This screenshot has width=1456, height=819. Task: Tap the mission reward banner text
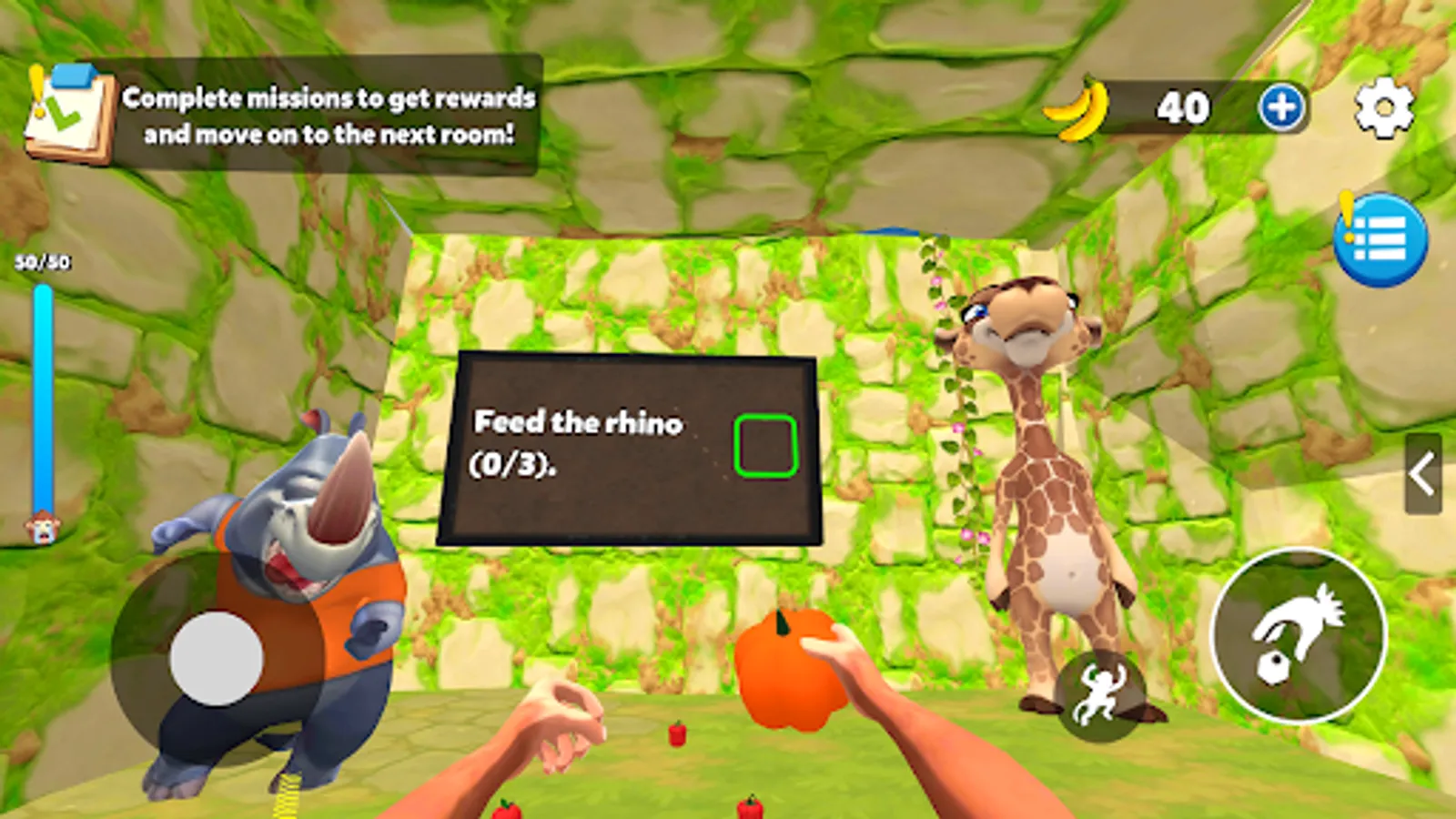(328, 114)
